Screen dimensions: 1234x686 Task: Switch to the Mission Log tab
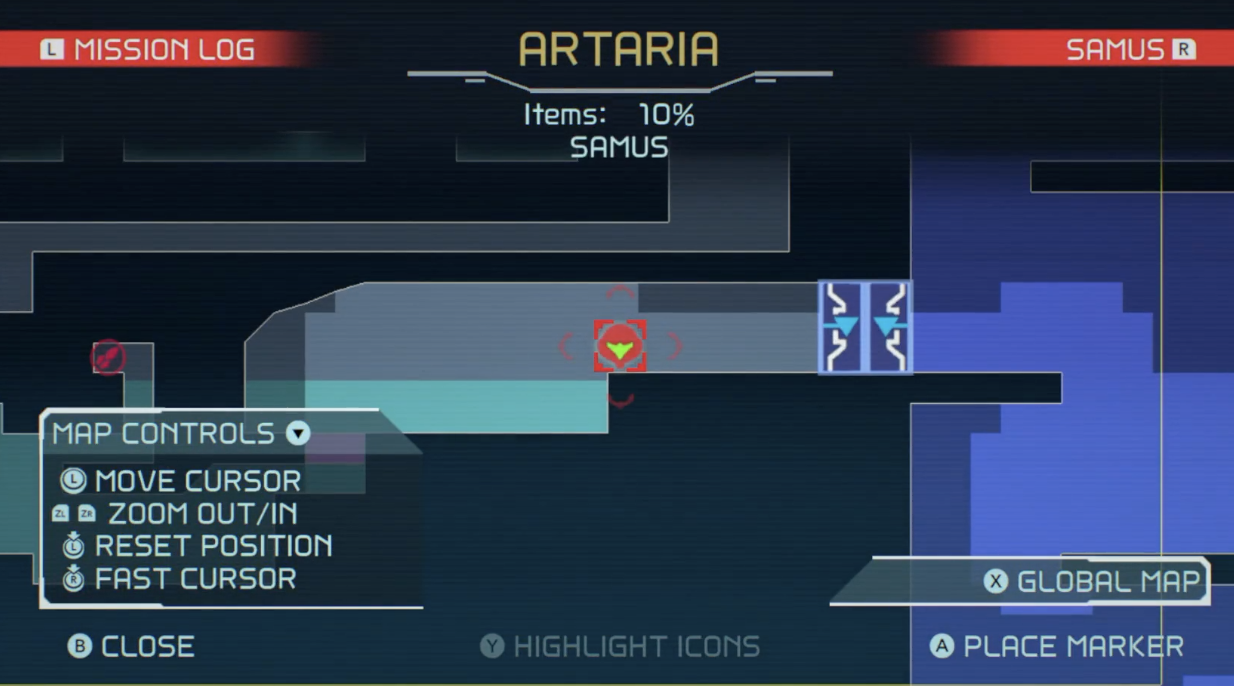coord(148,49)
